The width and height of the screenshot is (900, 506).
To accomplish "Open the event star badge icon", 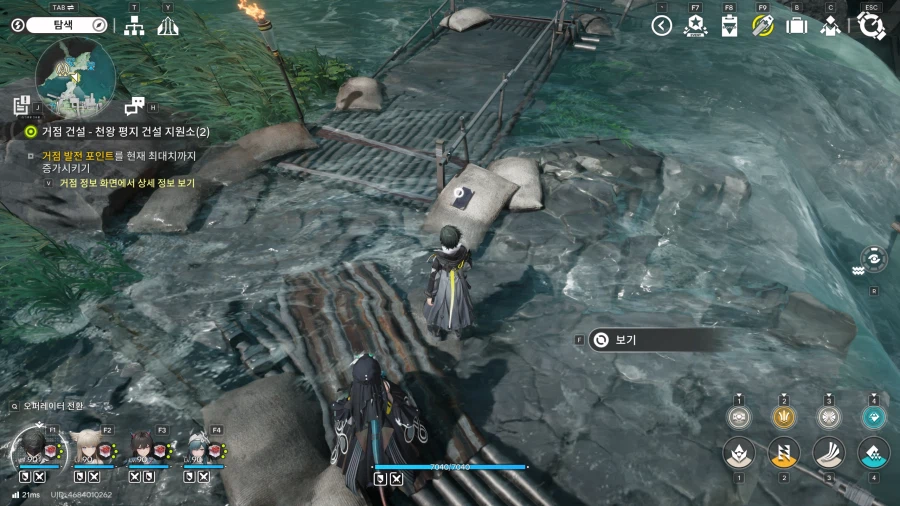I will coord(695,26).
